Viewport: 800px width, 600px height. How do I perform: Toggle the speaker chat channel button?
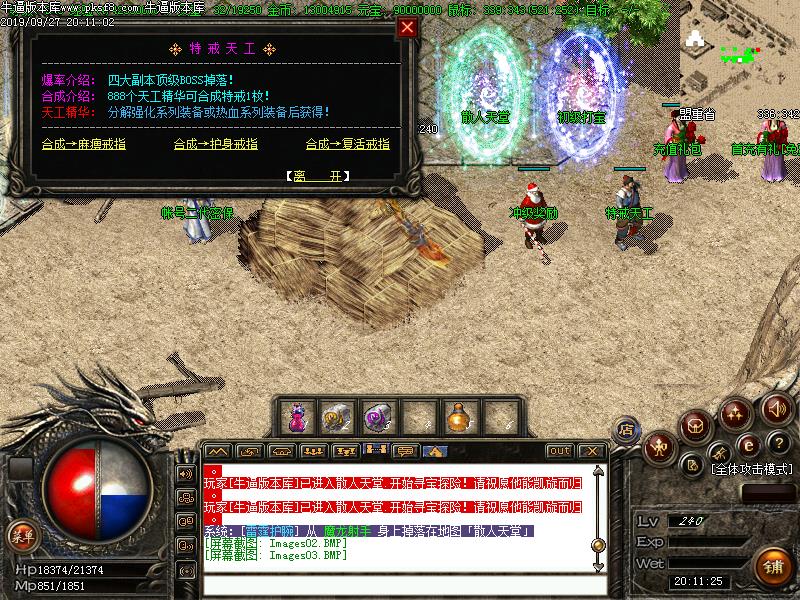coord(186,474)
